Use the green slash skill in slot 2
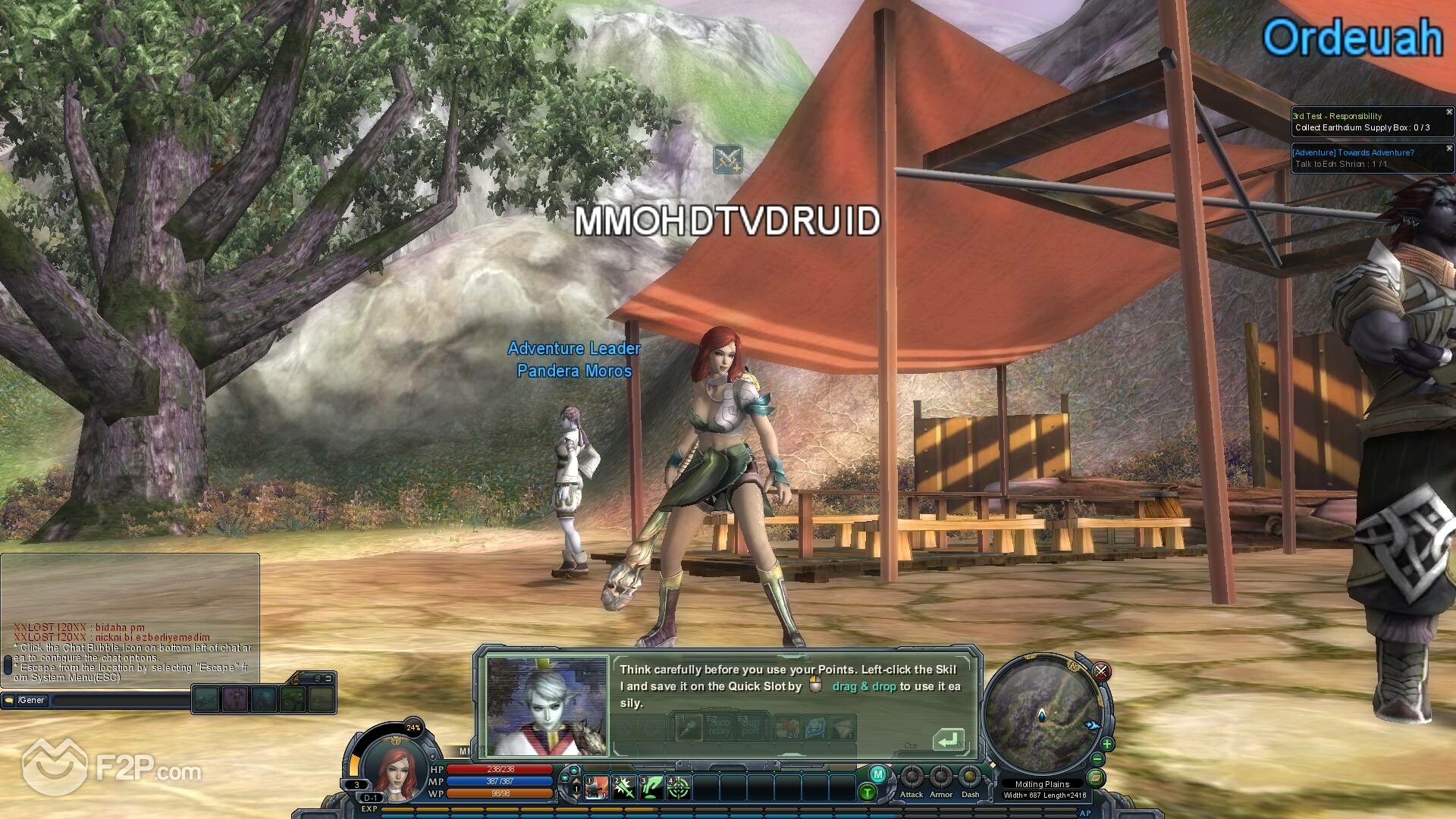This screenshot has height=819, width=1456. 624,788
